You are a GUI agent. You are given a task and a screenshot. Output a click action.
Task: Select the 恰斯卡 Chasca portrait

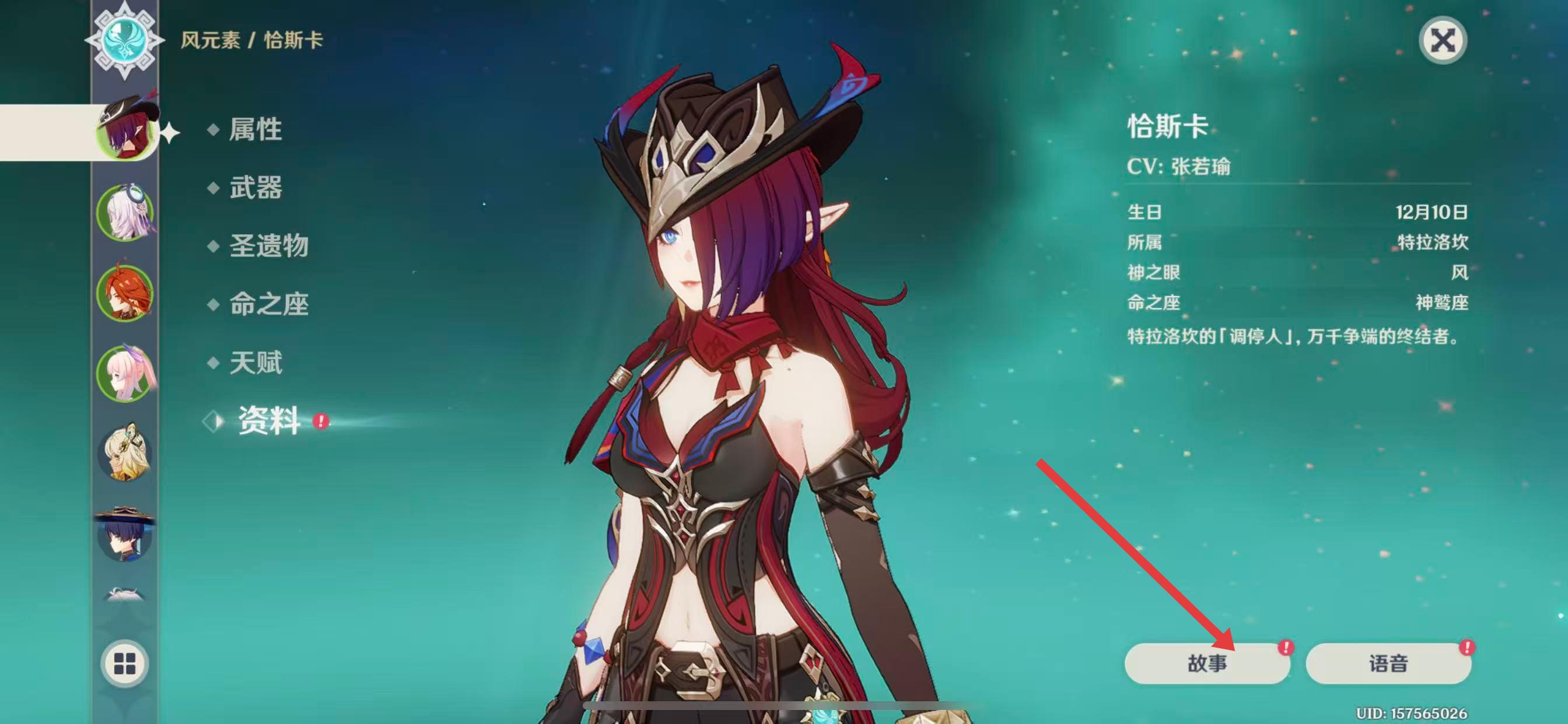125,130
